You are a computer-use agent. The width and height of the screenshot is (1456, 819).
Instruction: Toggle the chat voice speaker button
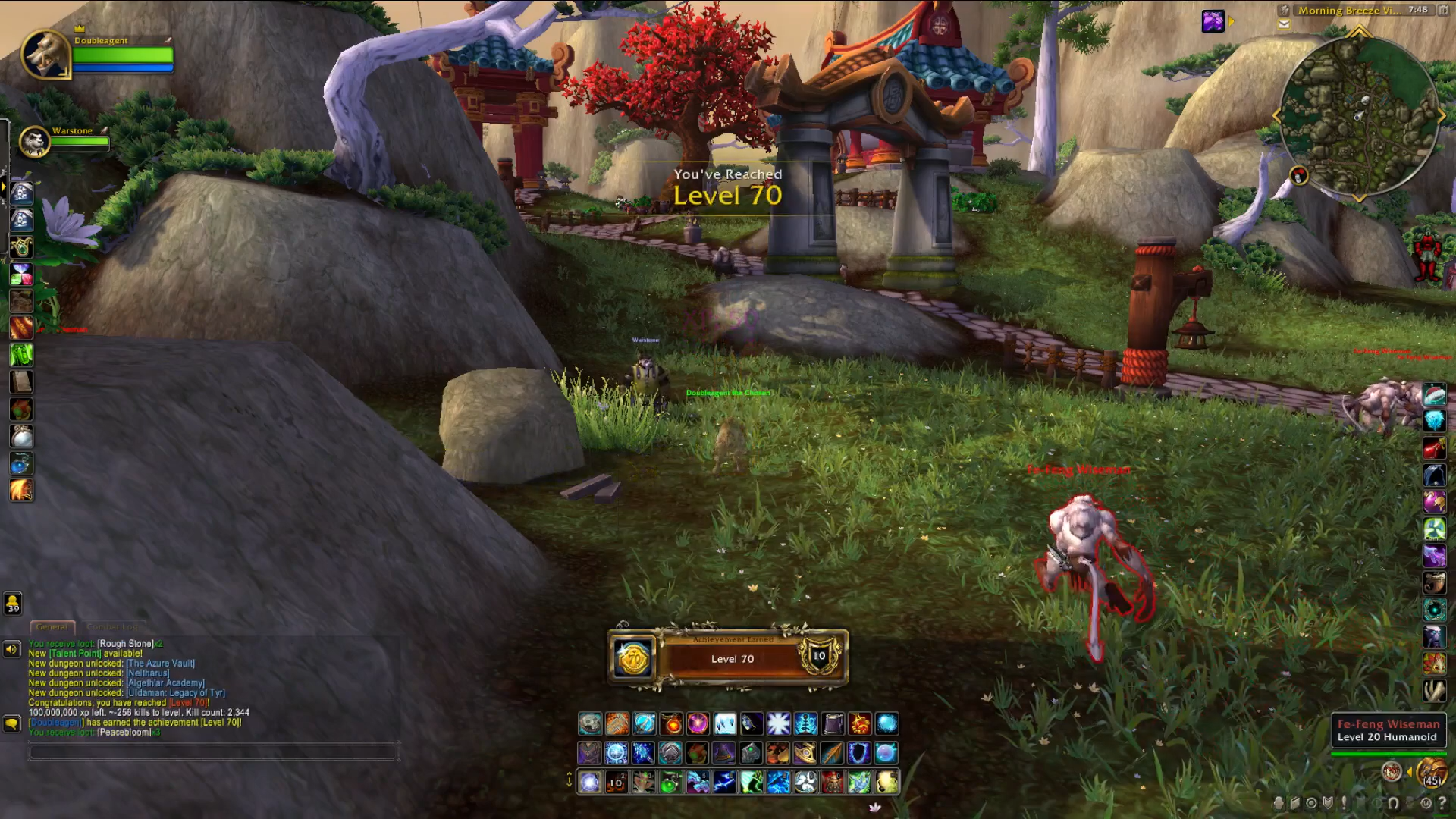(11, 649)
